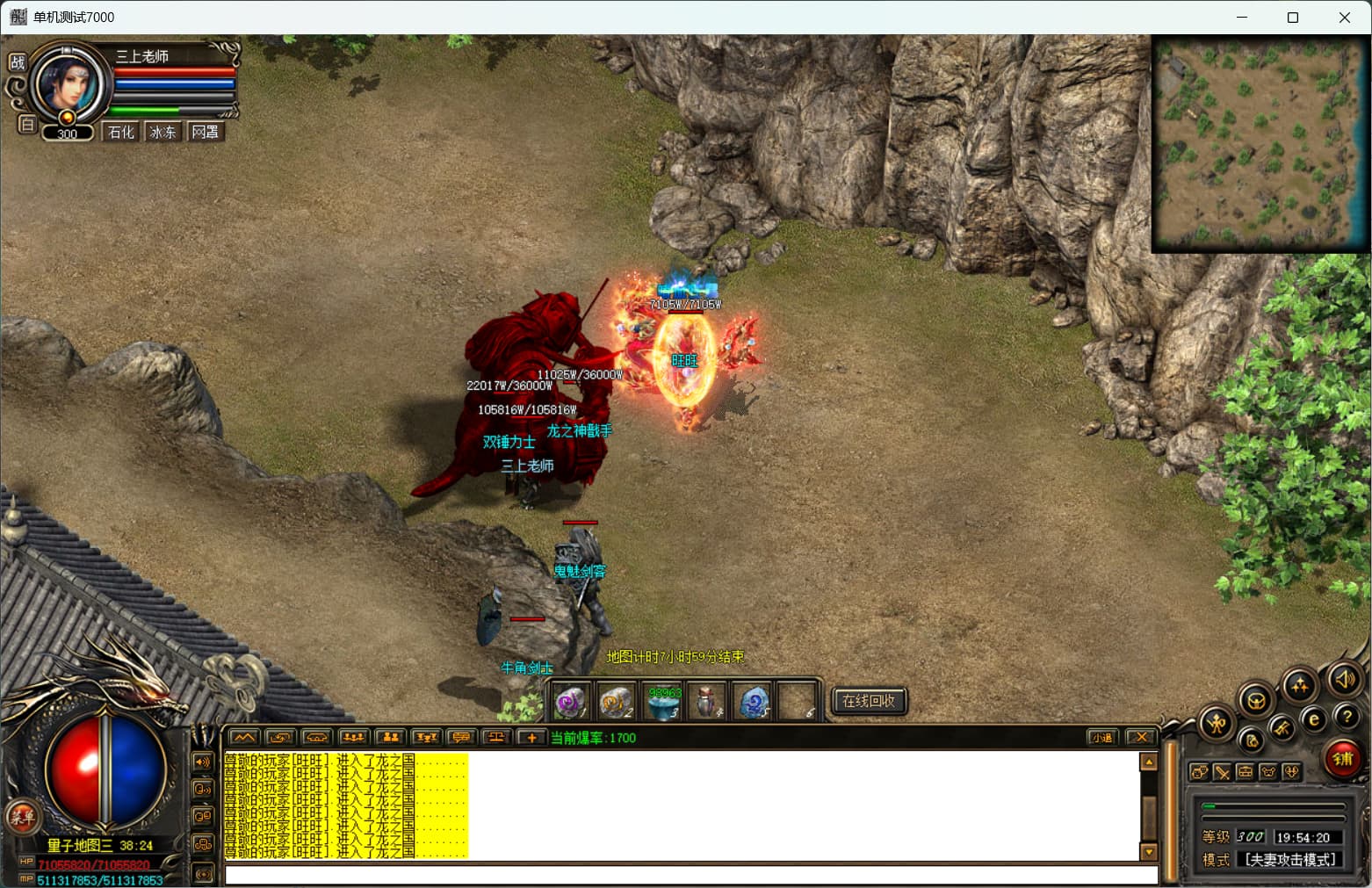Select the 网罩 net status button
The width and height of the screenshot is (1372, 888).
pyautogui.click(x=206, y=132)
